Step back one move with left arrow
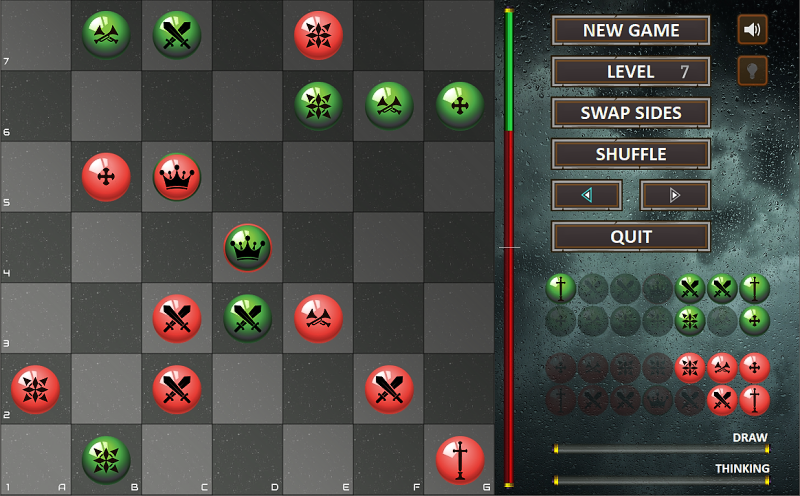 tap(587, 195)
